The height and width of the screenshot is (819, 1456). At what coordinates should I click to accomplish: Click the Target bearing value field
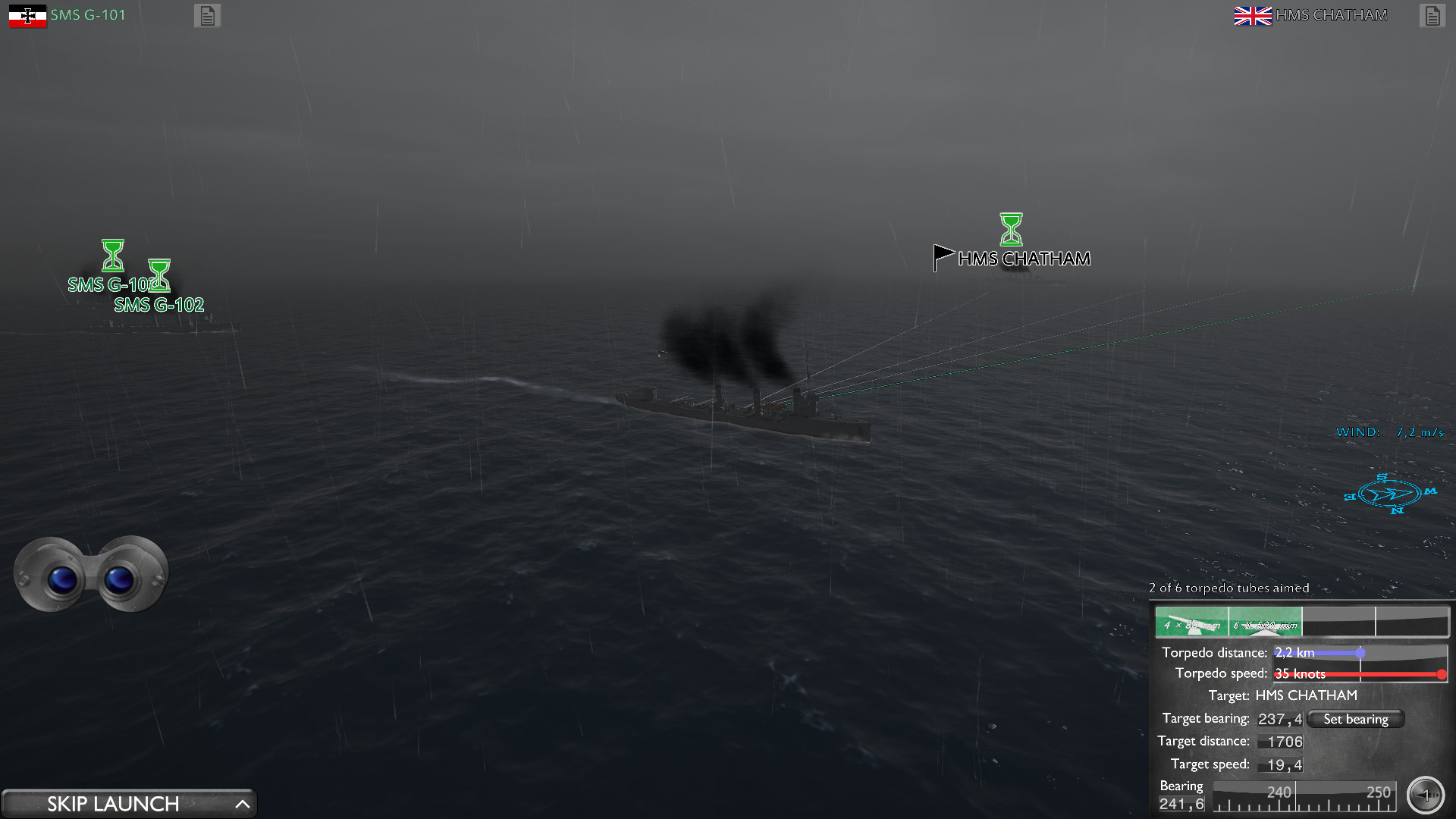tap(1279, 719)
